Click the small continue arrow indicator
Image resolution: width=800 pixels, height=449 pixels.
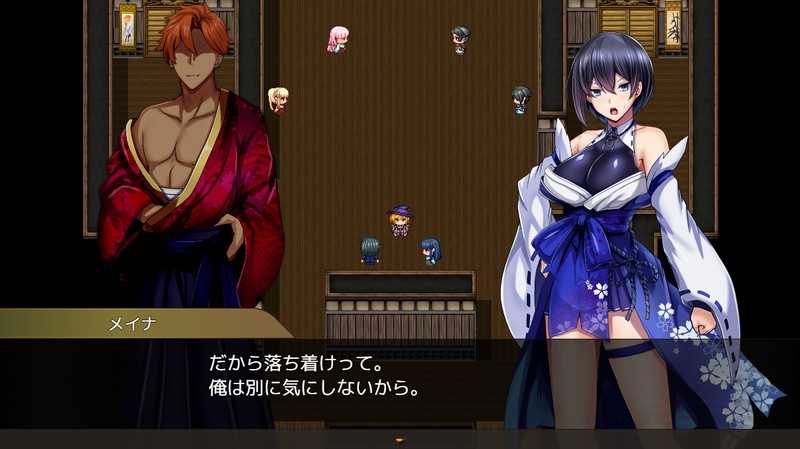tap(400, 438)
